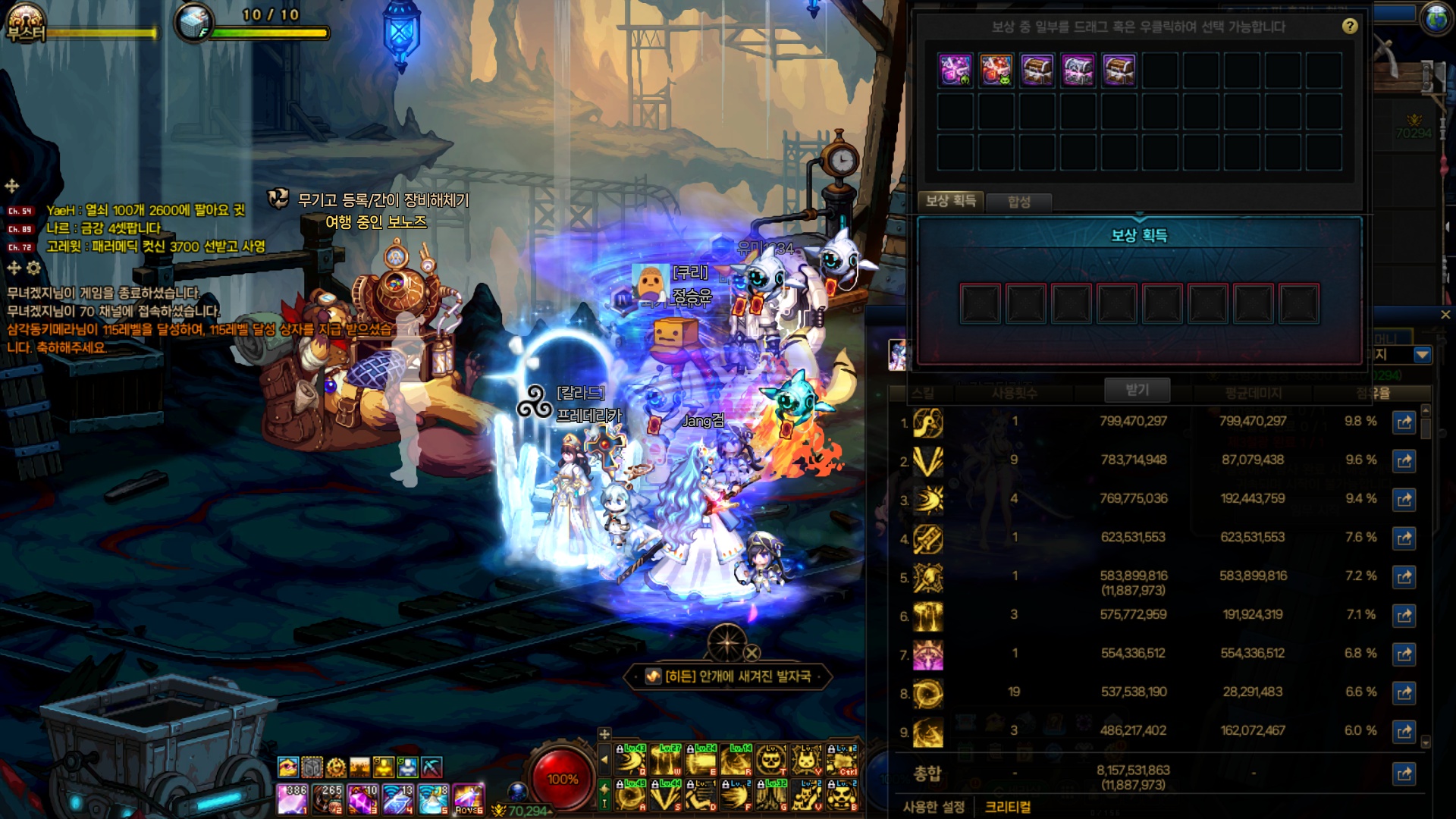Switch to the 합성 tab
Image resolution: width=1456 pixels, height=819 pixels.
(1018, 202)
